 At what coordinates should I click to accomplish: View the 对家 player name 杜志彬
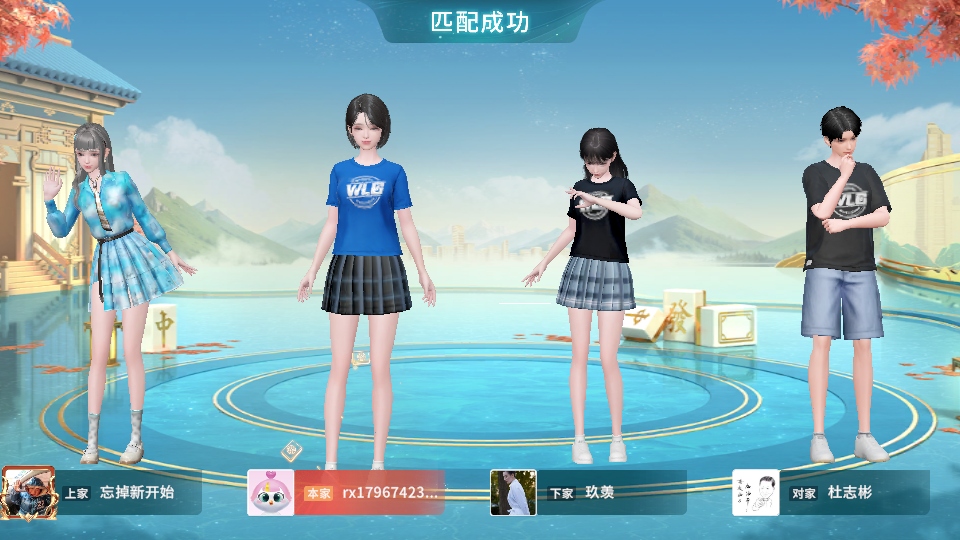pos(850,493)
